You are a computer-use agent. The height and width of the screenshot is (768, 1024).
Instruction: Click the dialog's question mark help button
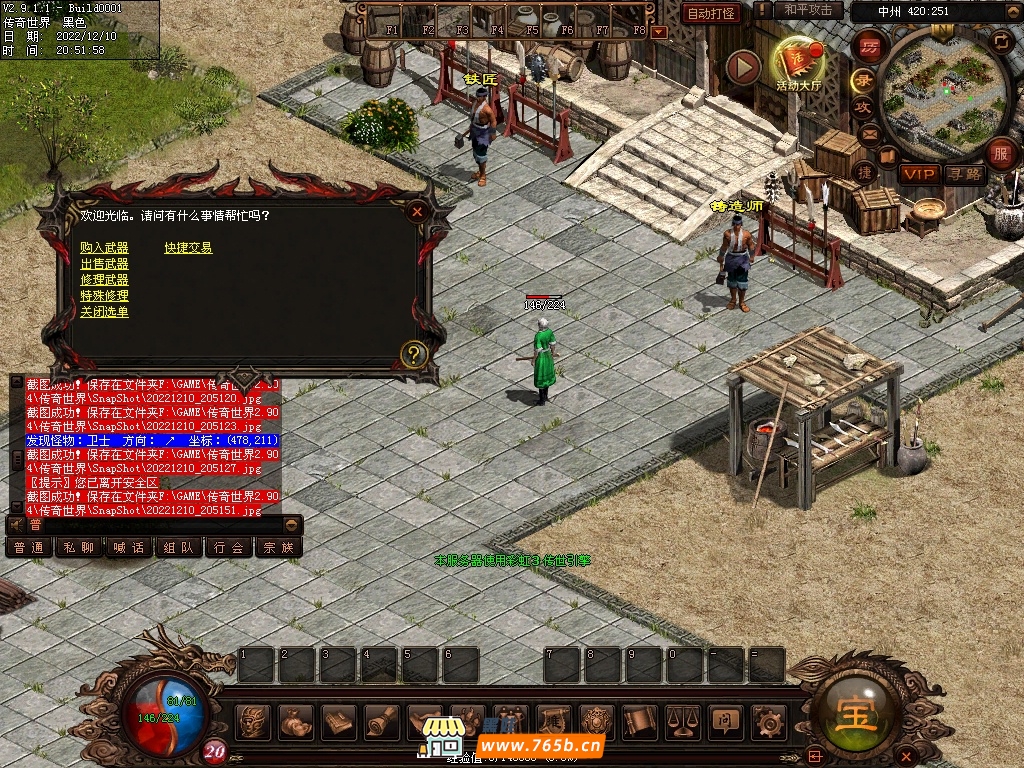pyautogui.click(x=413, y=354)
